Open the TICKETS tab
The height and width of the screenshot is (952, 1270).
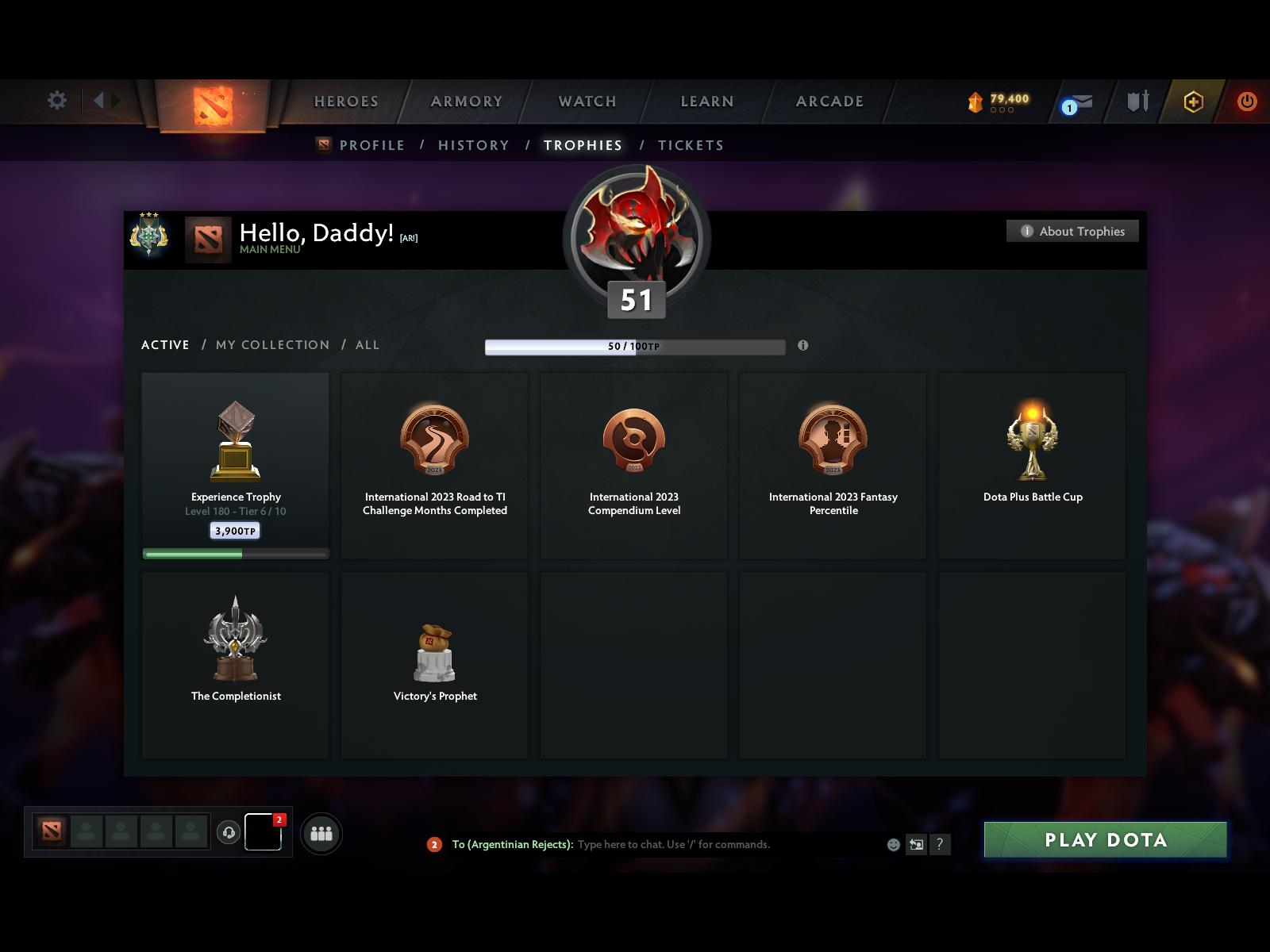(690, 145)
